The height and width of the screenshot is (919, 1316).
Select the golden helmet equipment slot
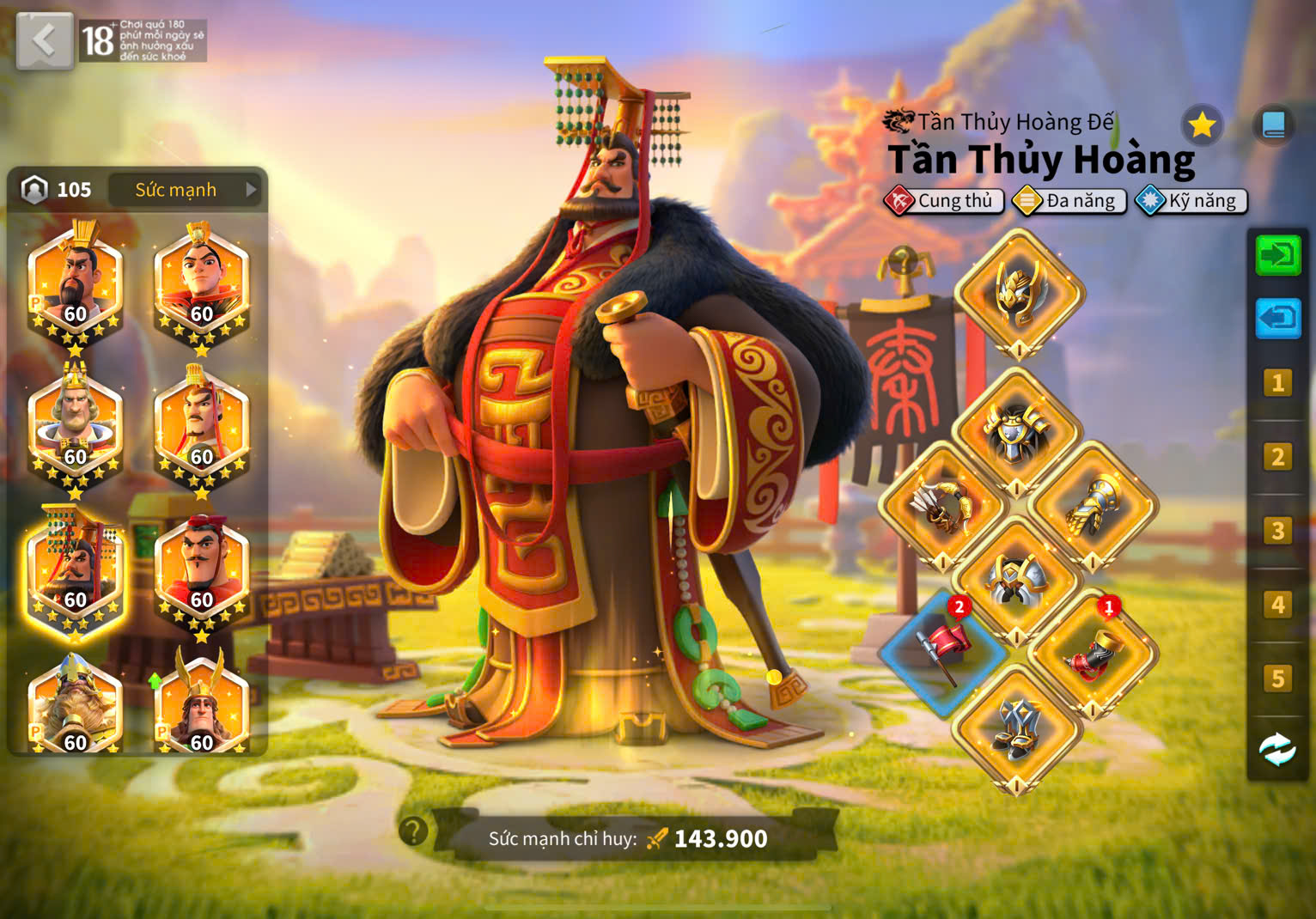(1019, 293)
